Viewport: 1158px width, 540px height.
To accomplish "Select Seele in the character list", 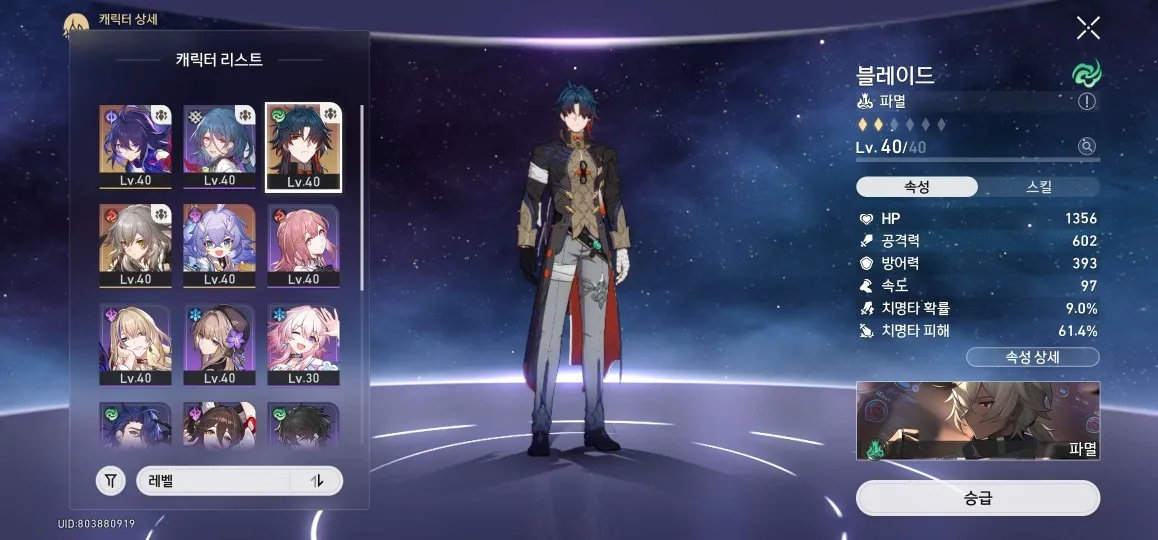I will click(135, 146).
